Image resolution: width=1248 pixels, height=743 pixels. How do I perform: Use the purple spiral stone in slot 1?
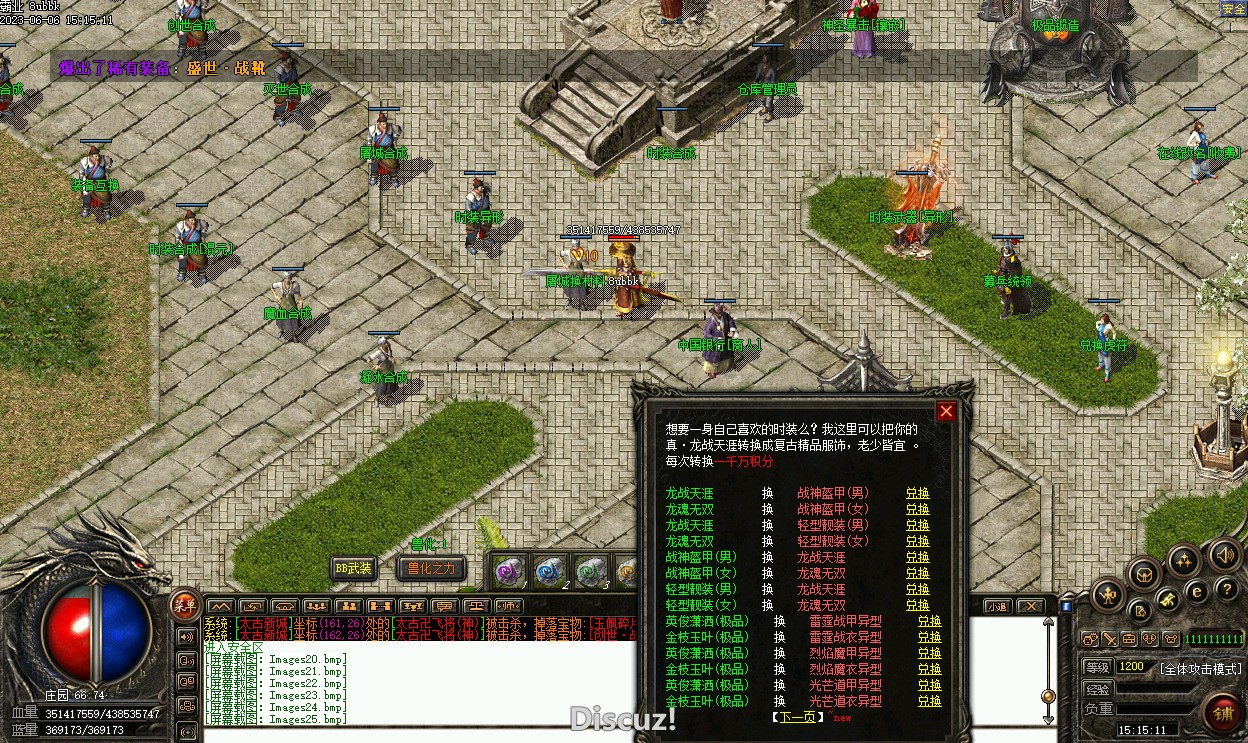pos(511,571)
